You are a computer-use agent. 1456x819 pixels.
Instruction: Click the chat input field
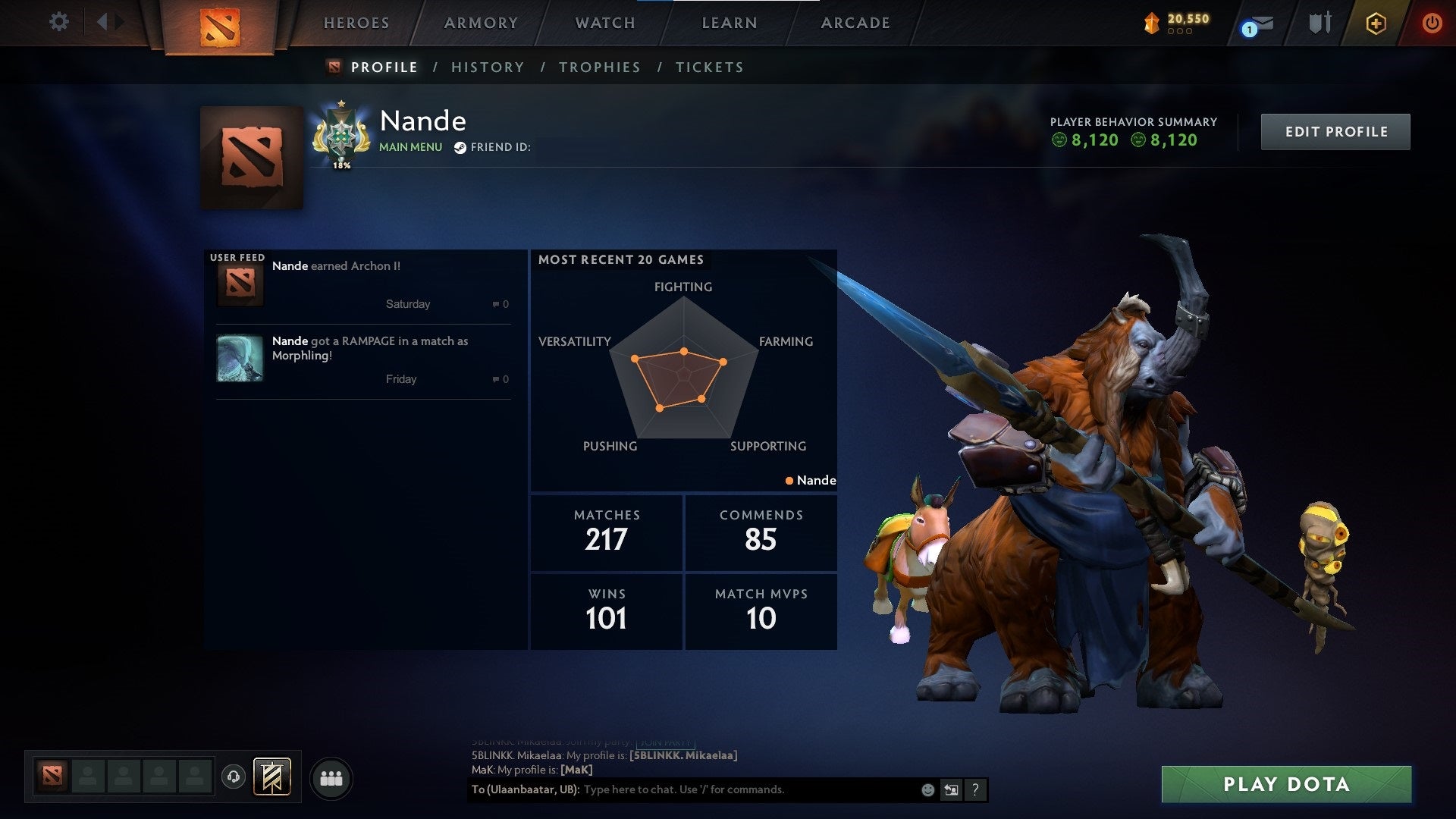click(720, 789)
